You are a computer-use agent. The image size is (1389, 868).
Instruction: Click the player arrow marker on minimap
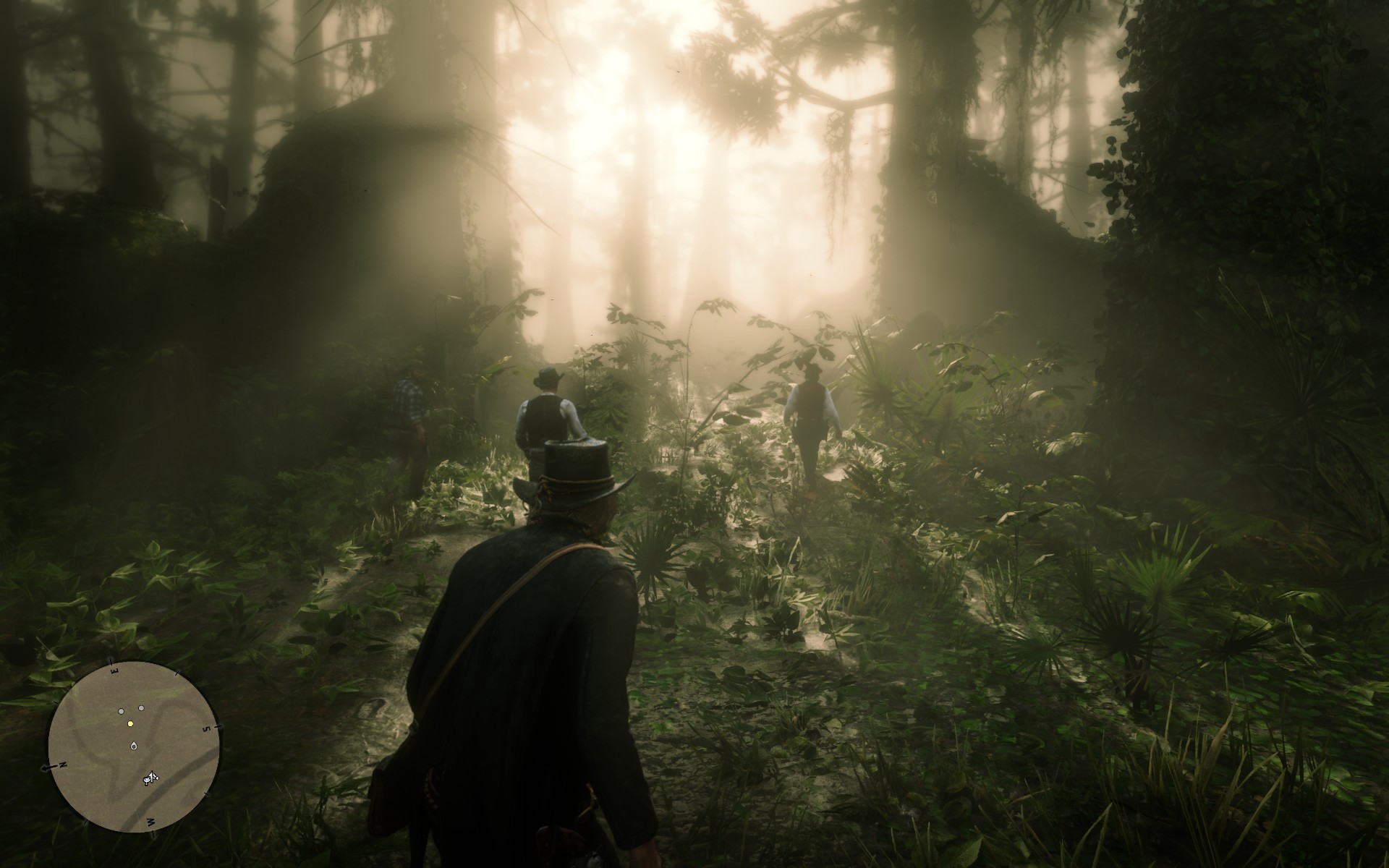point(134,746)
